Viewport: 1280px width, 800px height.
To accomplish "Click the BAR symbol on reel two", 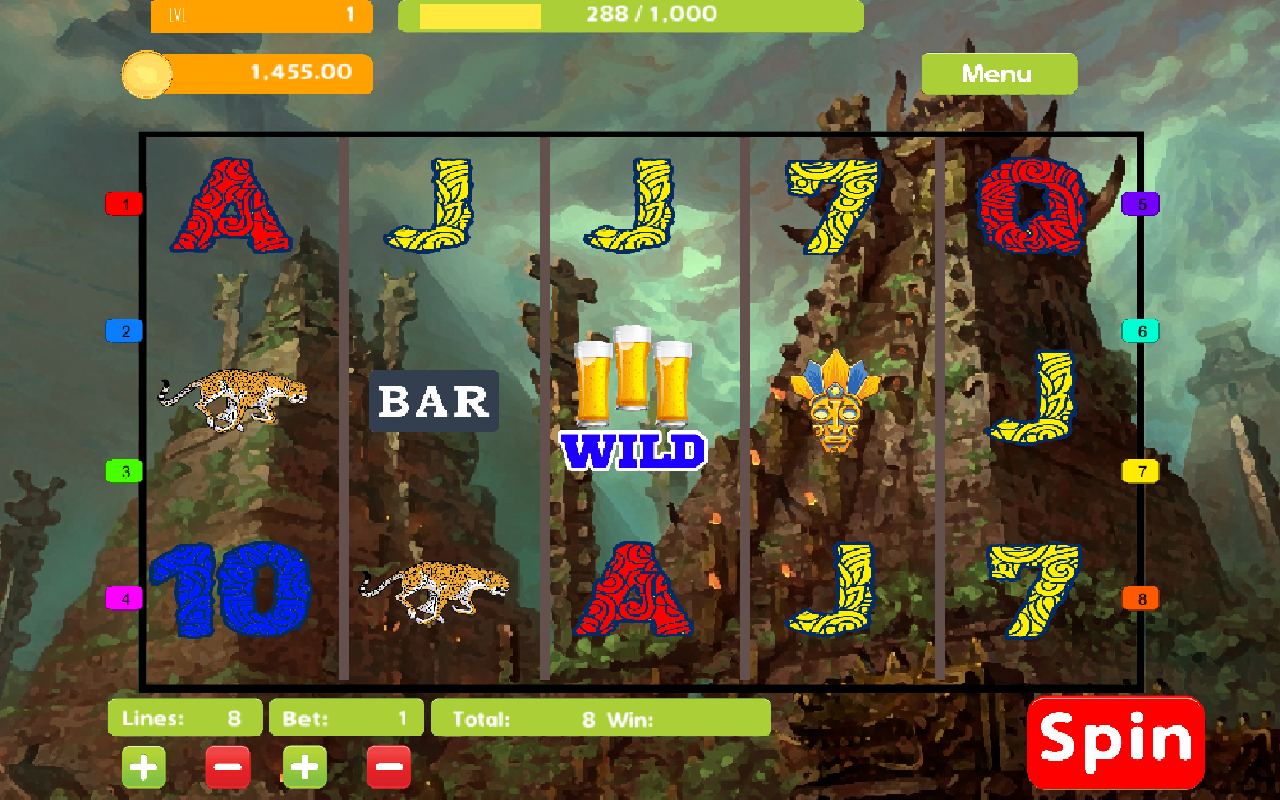I will click(x=434, y=402).
